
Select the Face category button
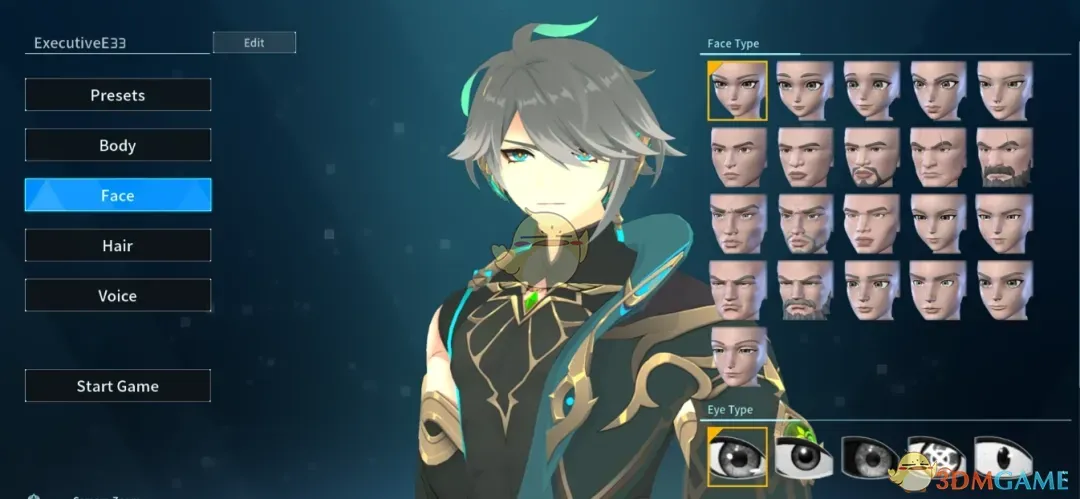click(118, 195)
